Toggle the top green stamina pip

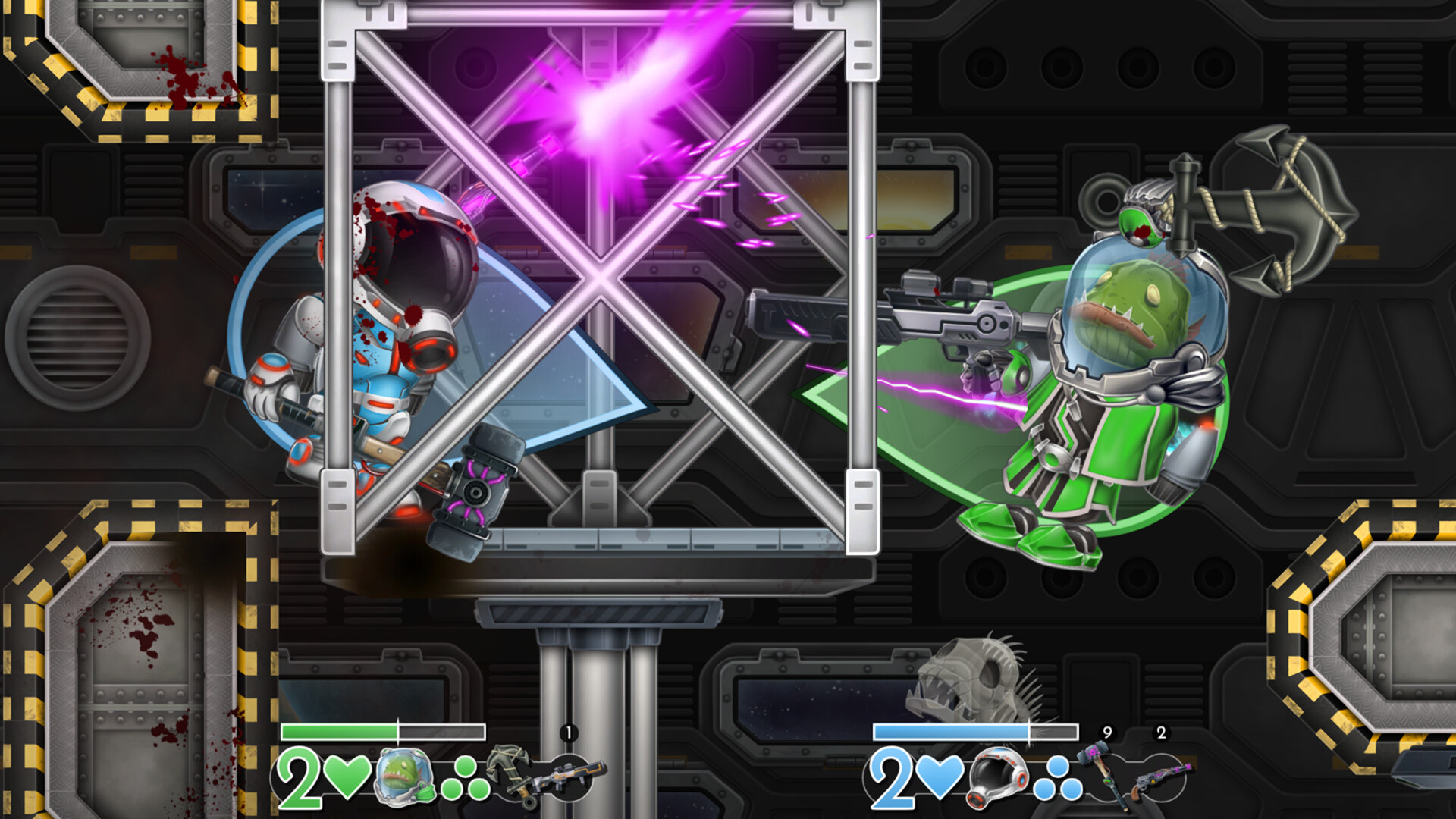click(x=466, y=766)
